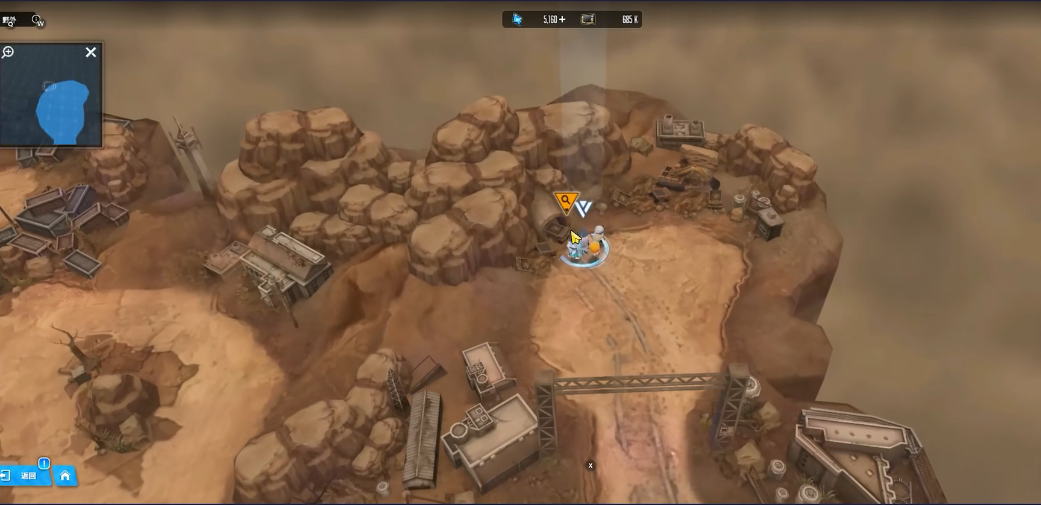This screenshot has width=1041, height=505.
Task: Select the orange magnifier search marker
Action: (x=566, y=203)
